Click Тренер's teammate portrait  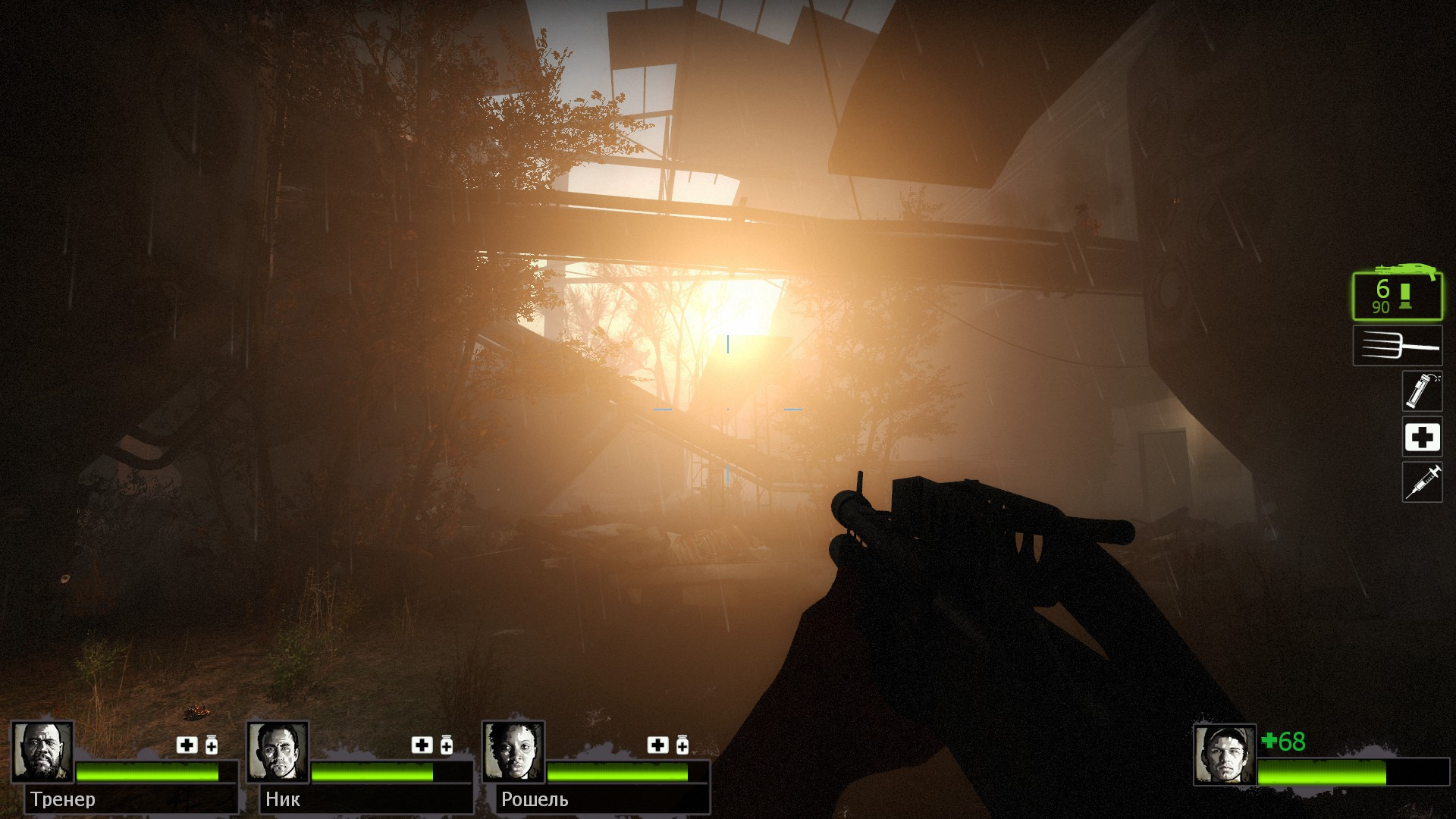tap(42, 752)
